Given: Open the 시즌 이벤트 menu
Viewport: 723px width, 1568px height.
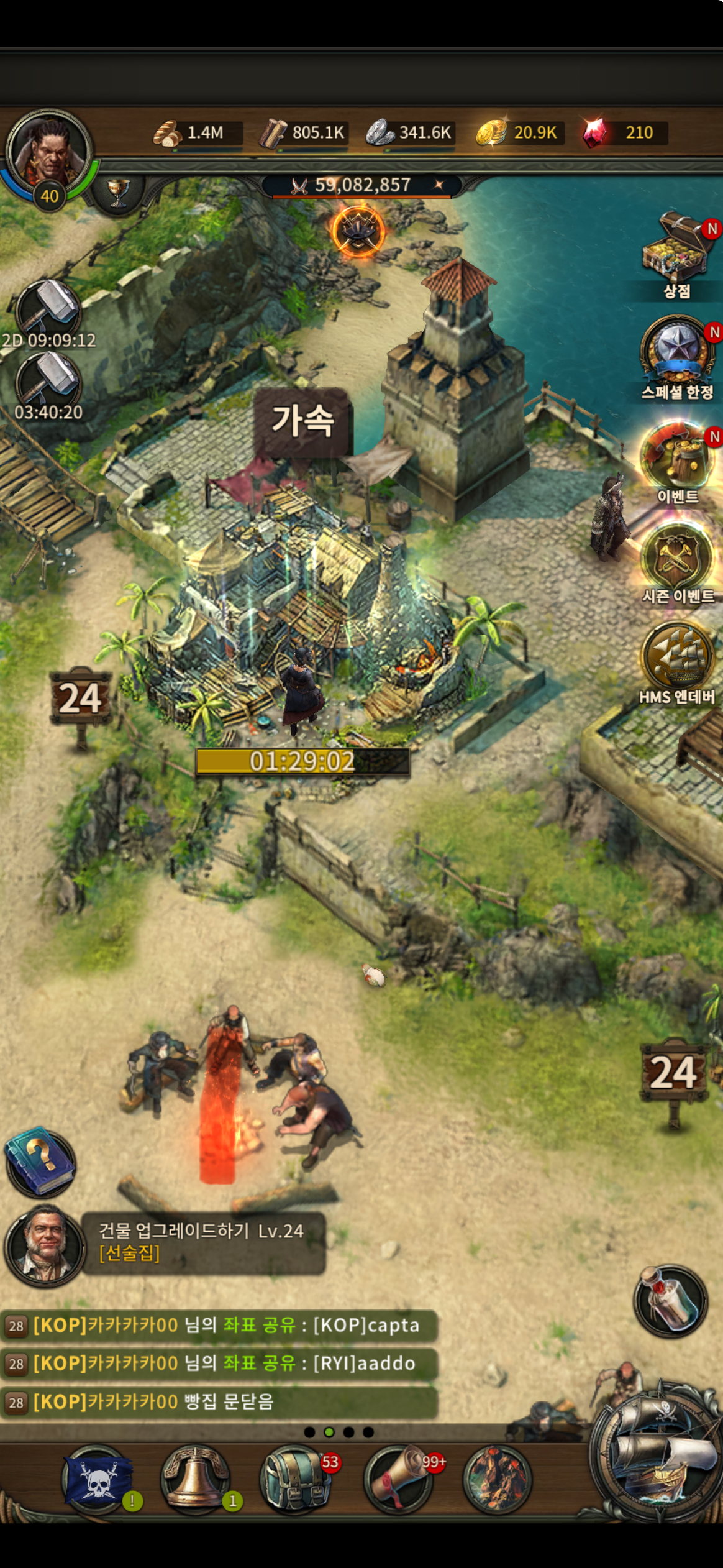Looking at the screenshot, I should [x=676, y=557].
